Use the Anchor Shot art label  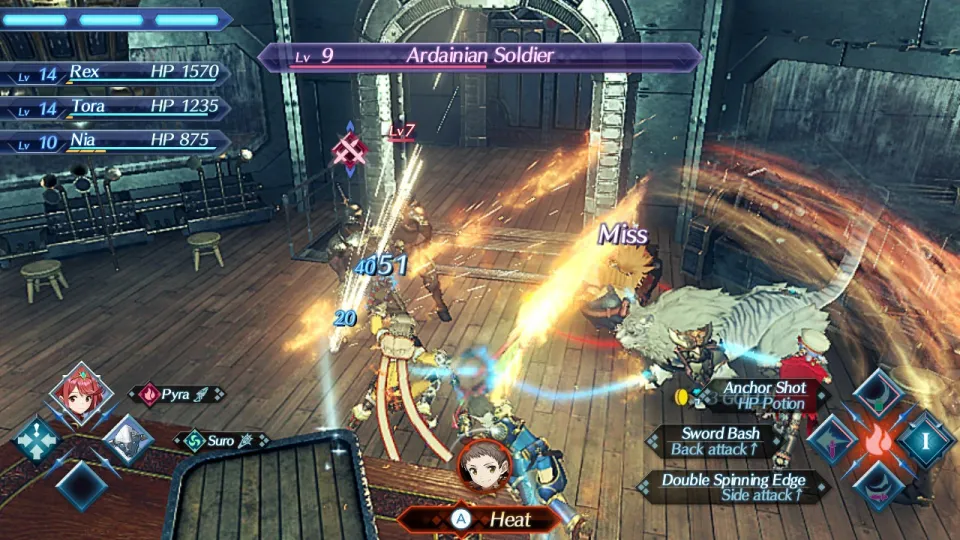pyautogui.click(x=764, y=394)
